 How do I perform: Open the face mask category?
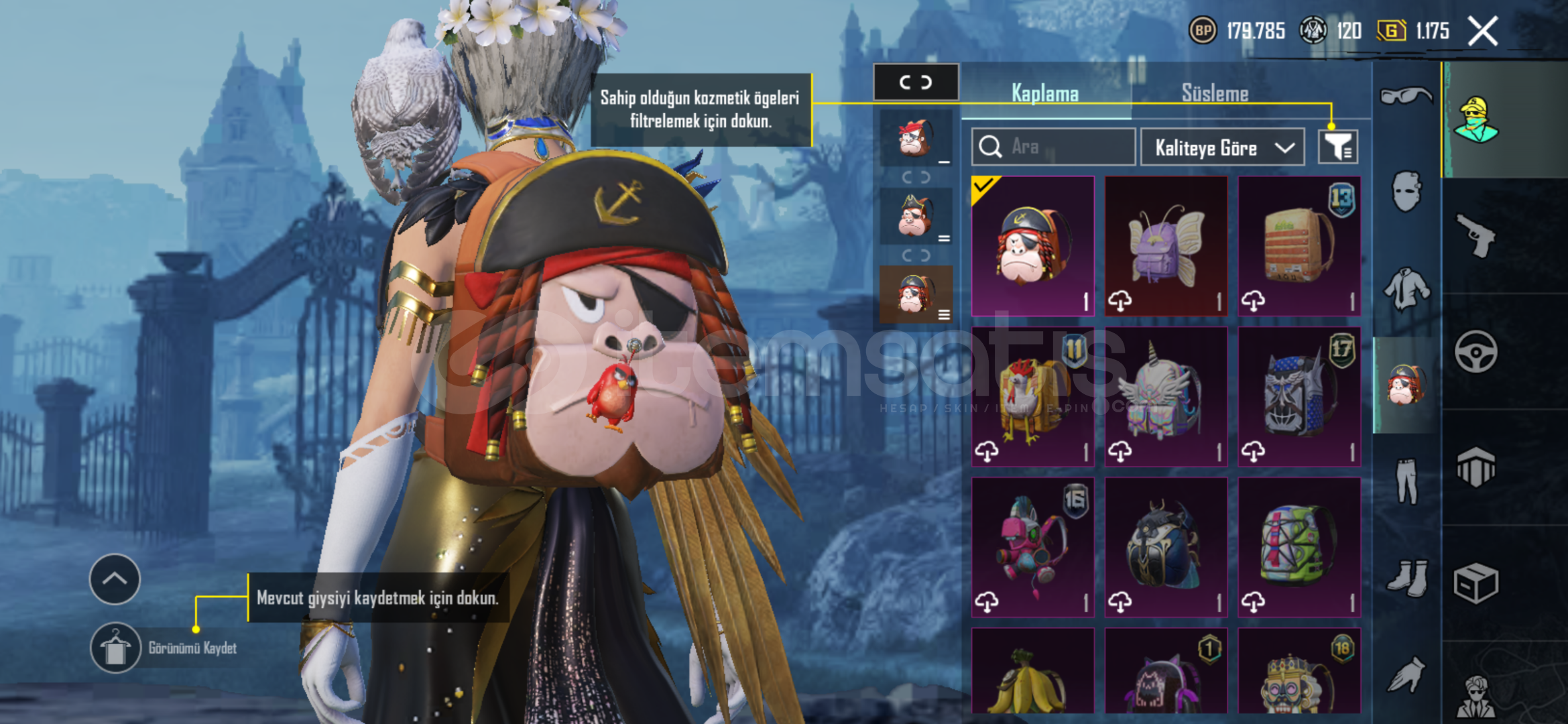pyautogui.click(x=1406, y=192)
